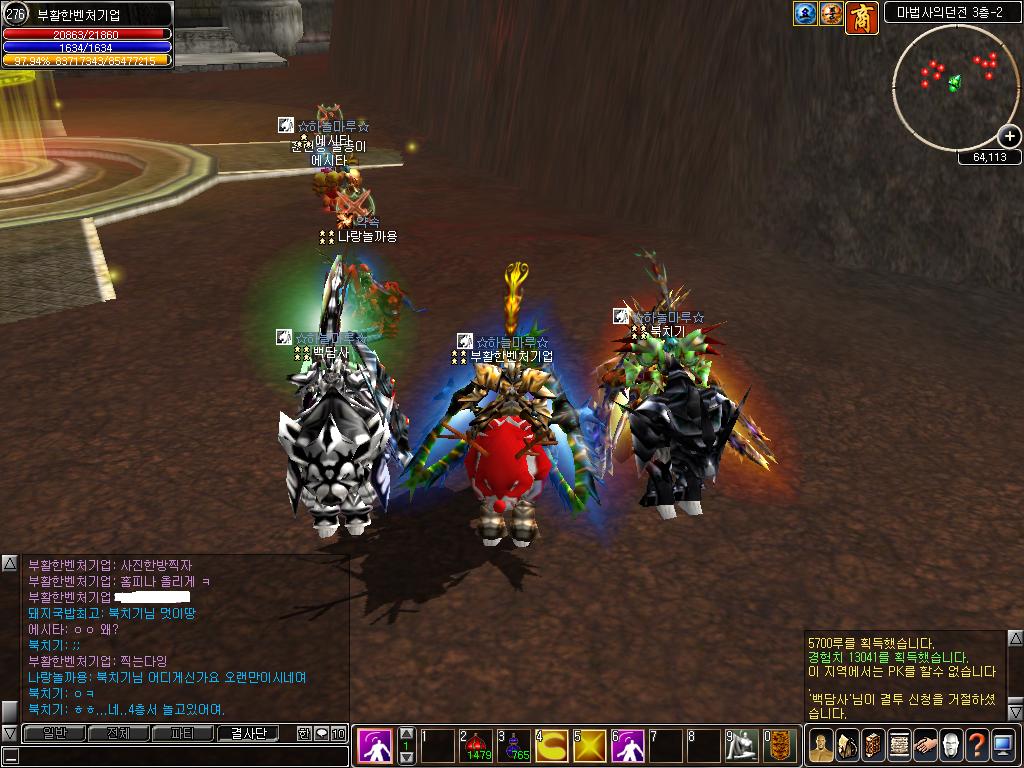This screenshot has width=1024, height=768.
Task: Select the purple figure skill in slot 6
Action: 628,745
